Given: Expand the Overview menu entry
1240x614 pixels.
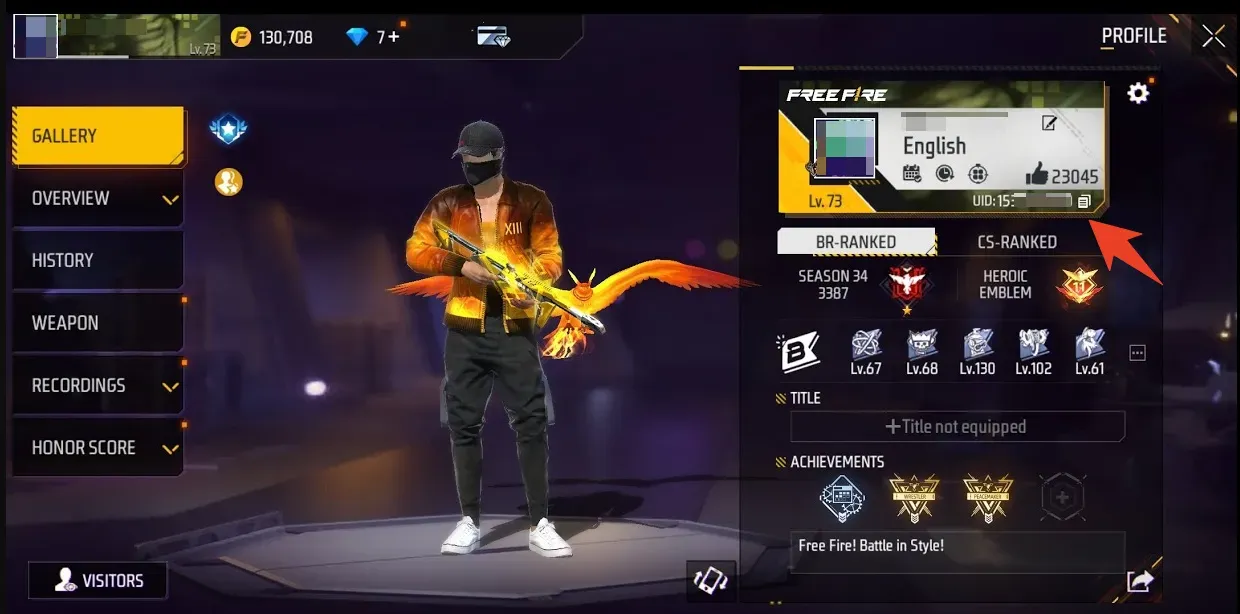Looking at the screenshot, I should click(97, 198).
